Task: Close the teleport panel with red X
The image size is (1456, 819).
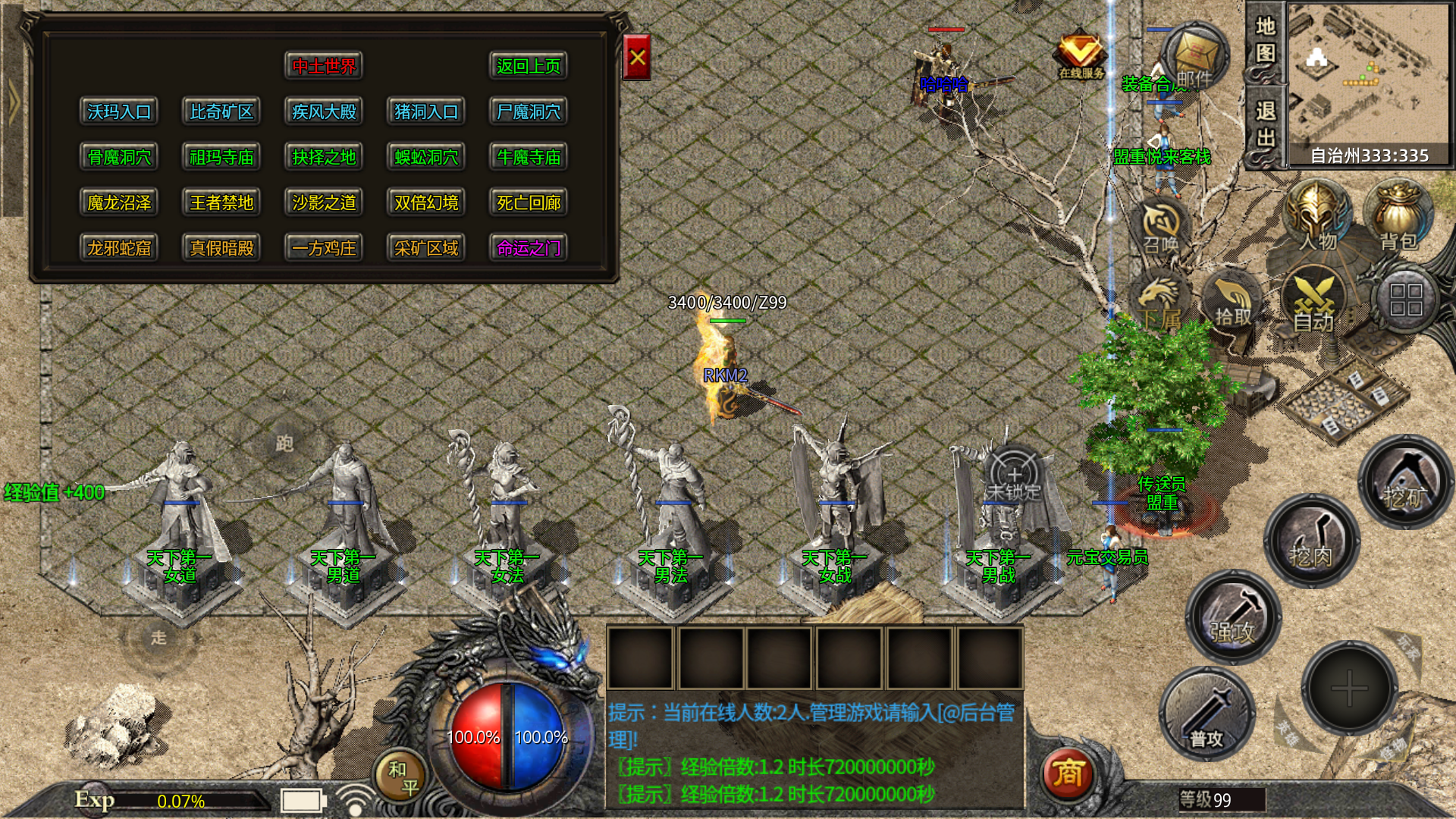Action: [636, 58]
